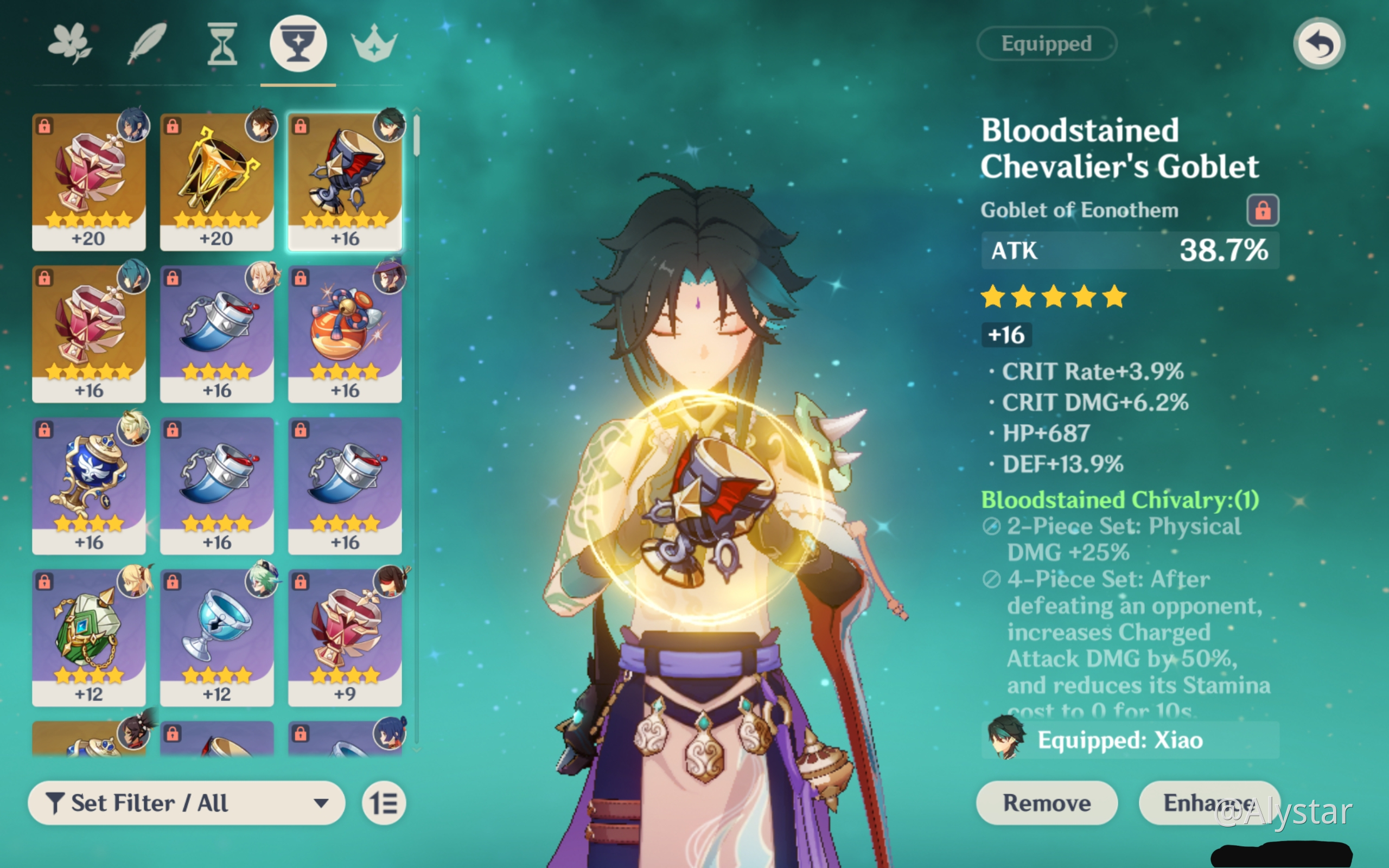Image resolution: width=1389 pixels, height=868 pixels.
Task: Choose the orange round pot +16 goblet
Action: [x=345, y=334]
